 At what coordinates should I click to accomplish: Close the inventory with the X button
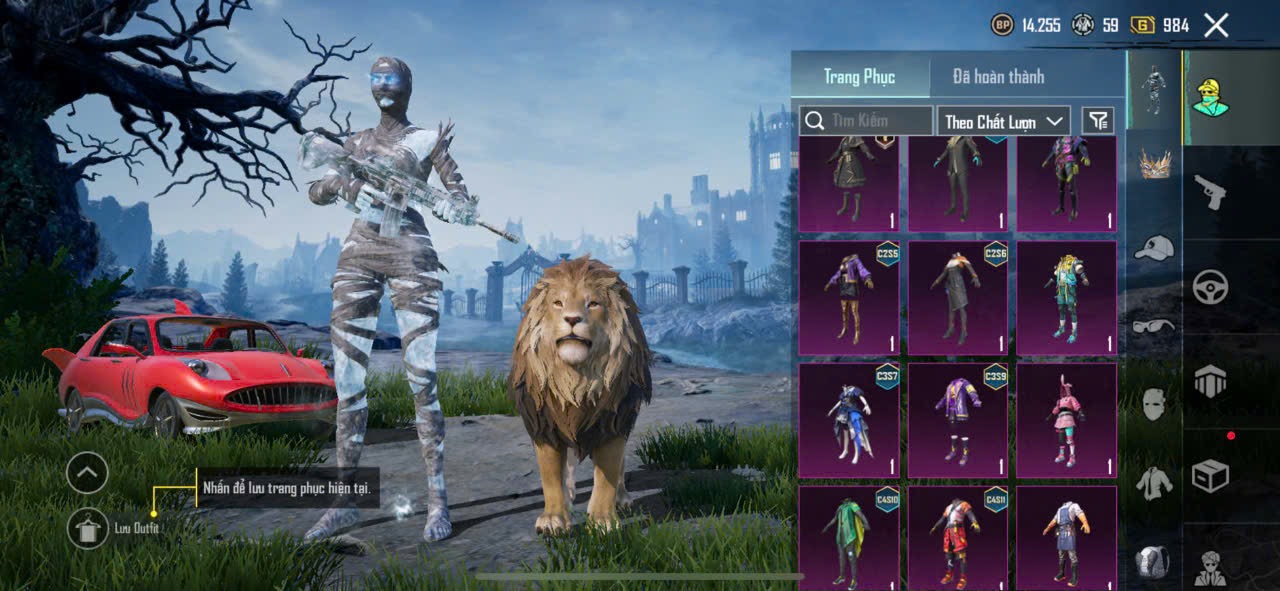(x=1216, y=26)
